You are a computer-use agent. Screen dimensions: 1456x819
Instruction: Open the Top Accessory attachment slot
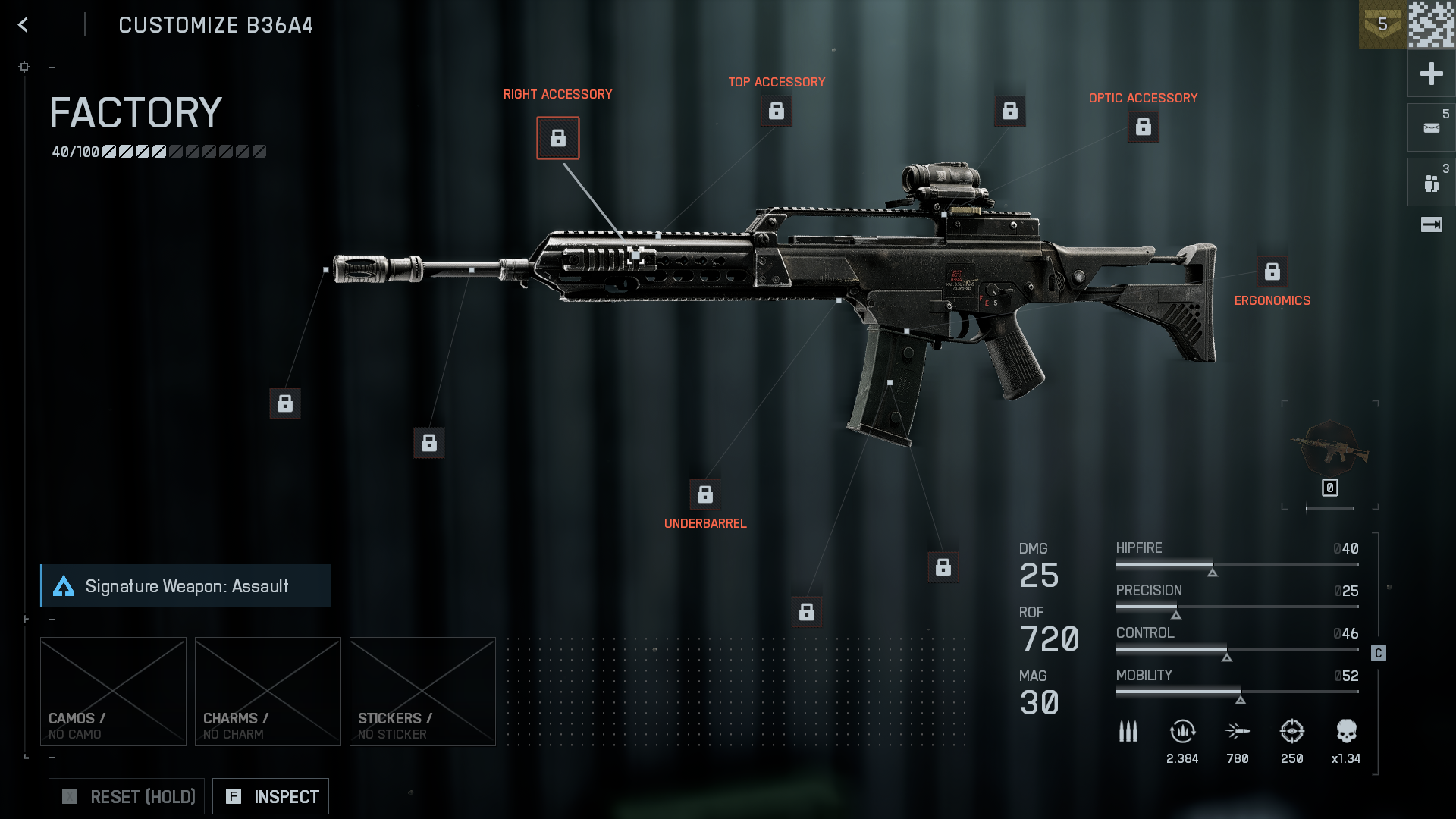click(777, 111)
